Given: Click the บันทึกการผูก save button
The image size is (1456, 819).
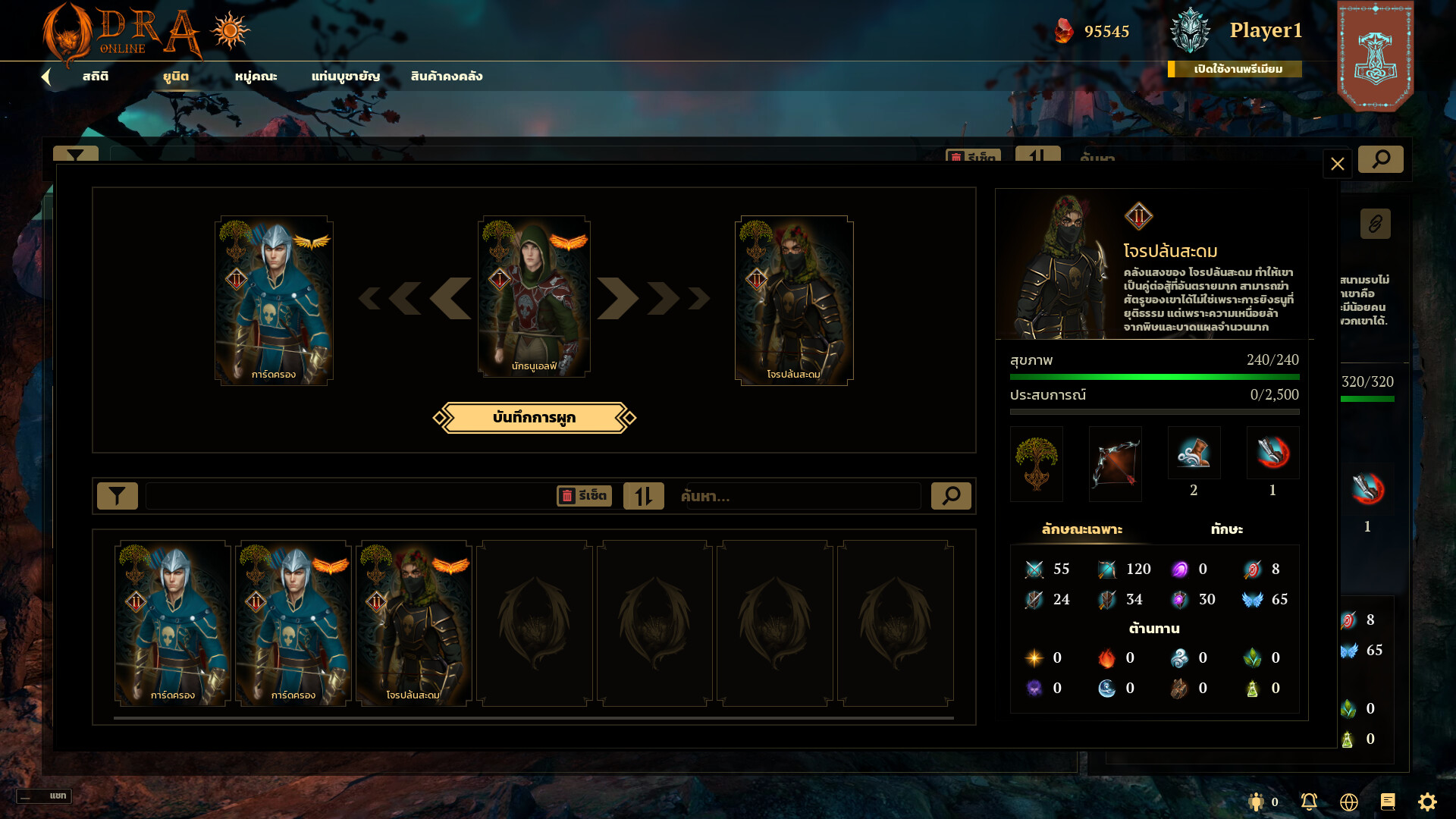Looking at the screenshot, I should point(534,418).
